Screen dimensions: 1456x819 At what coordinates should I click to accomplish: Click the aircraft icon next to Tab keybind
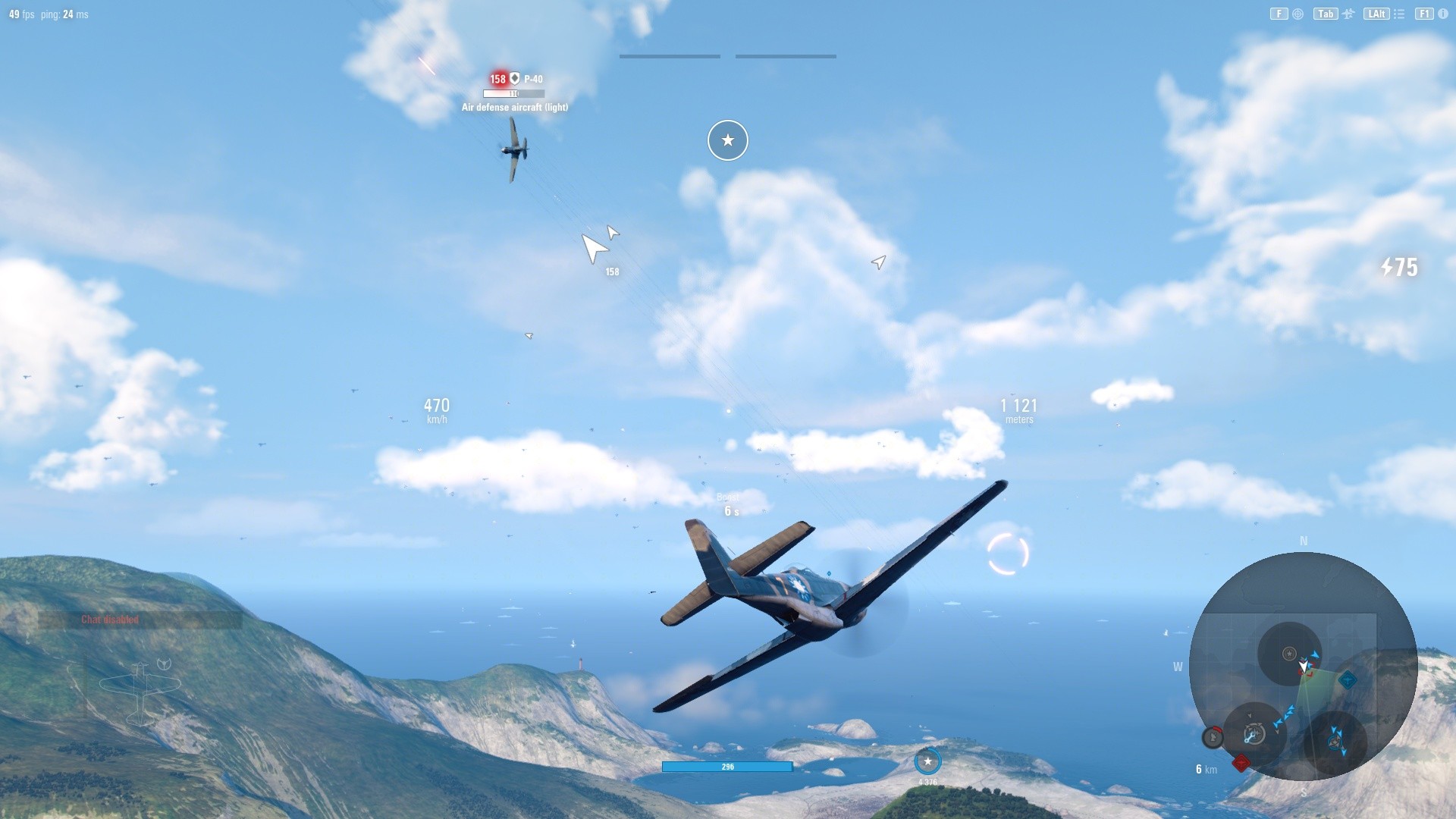(x=1348, y=13)
